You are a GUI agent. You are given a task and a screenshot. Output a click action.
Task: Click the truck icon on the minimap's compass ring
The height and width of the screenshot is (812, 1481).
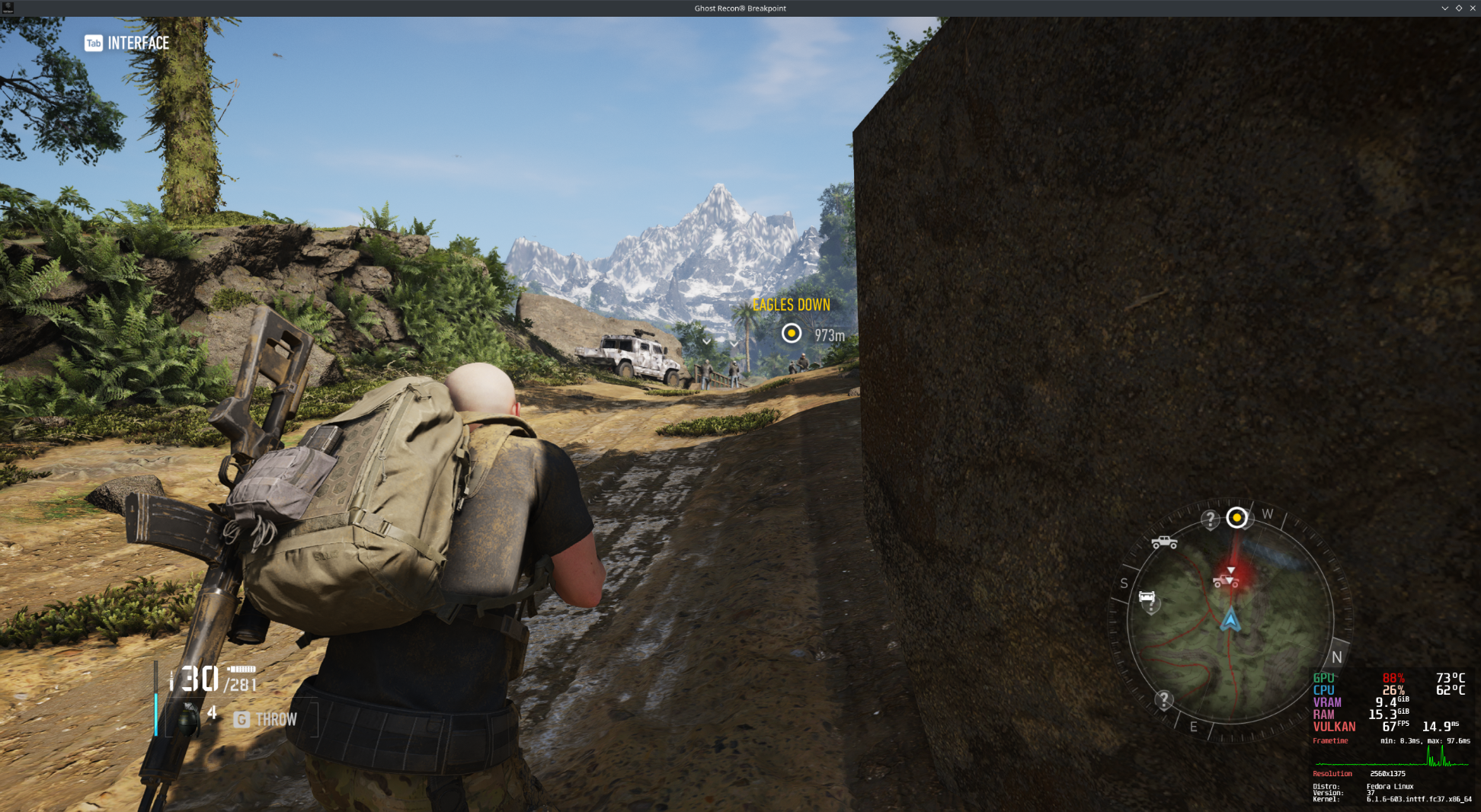click(x=1163, y=542)
